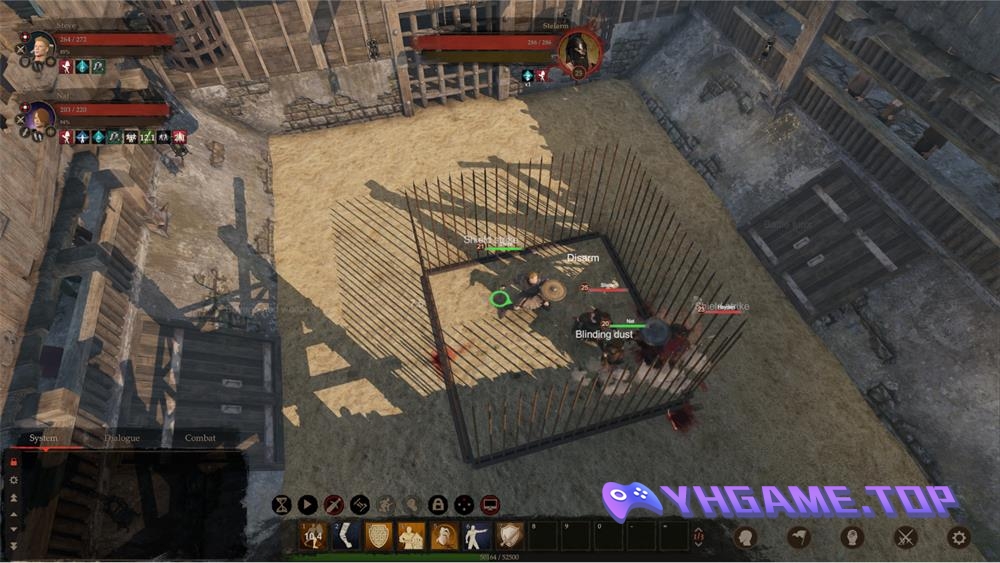Activate the pointing man ability
The height and width of the screenshot is (563, 1000).
(477, 536)
